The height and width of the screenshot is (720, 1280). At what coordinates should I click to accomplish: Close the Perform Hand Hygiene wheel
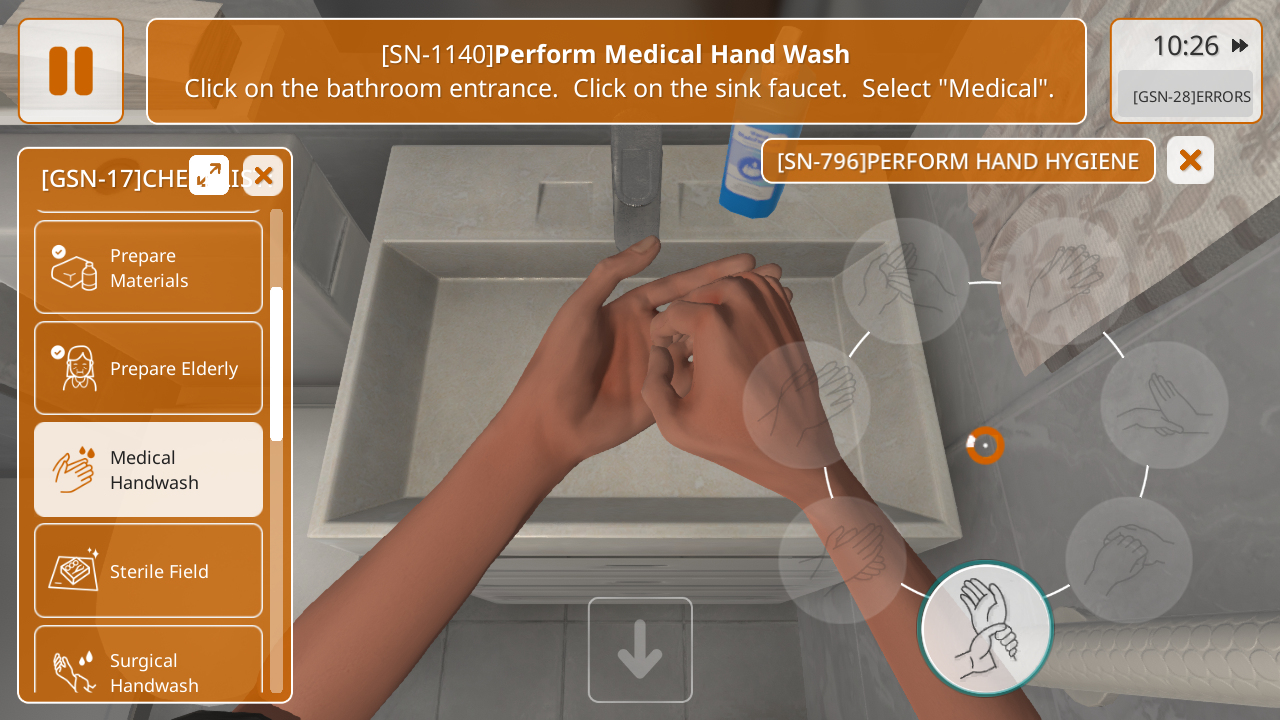tap(1190, 160)
